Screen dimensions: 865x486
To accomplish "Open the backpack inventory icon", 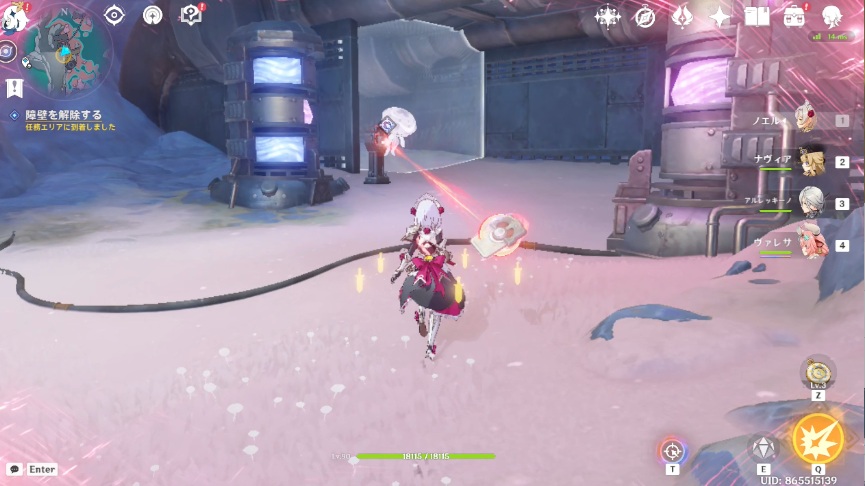I will point(794,16).
